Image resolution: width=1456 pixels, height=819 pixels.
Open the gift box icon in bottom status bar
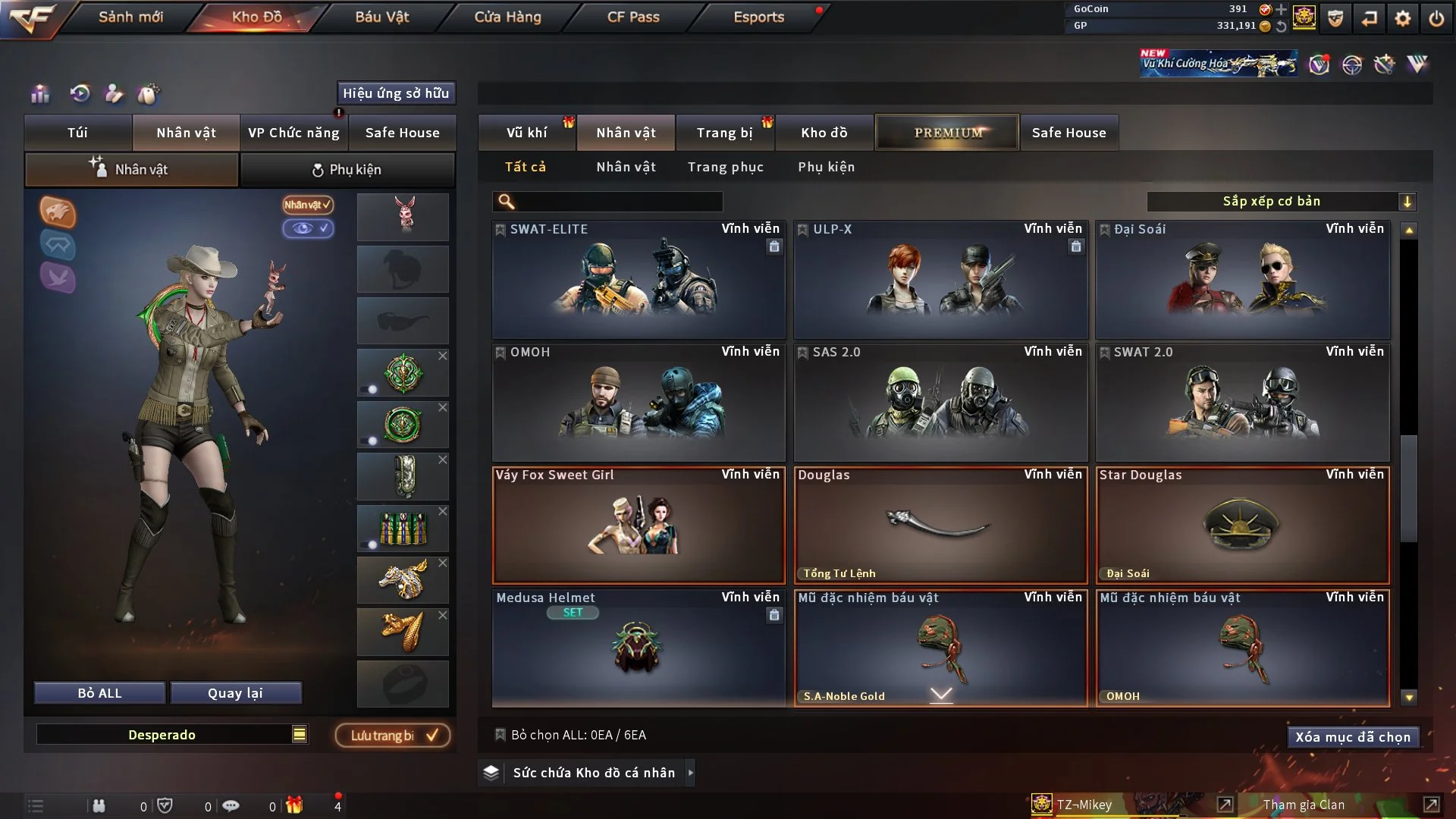[x=295, y=806]
